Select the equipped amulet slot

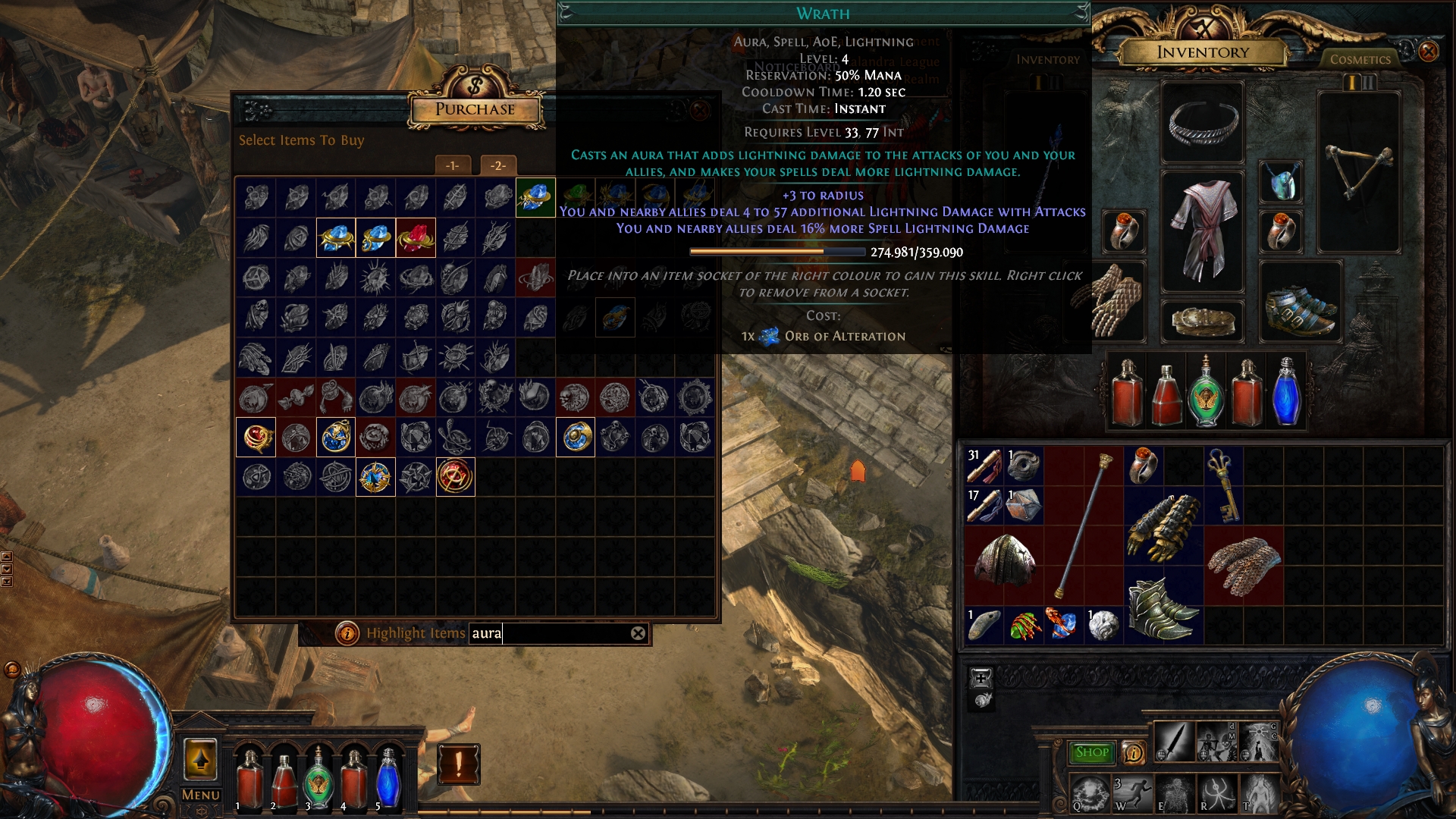pyautogui.click(x=1282, y=183)
